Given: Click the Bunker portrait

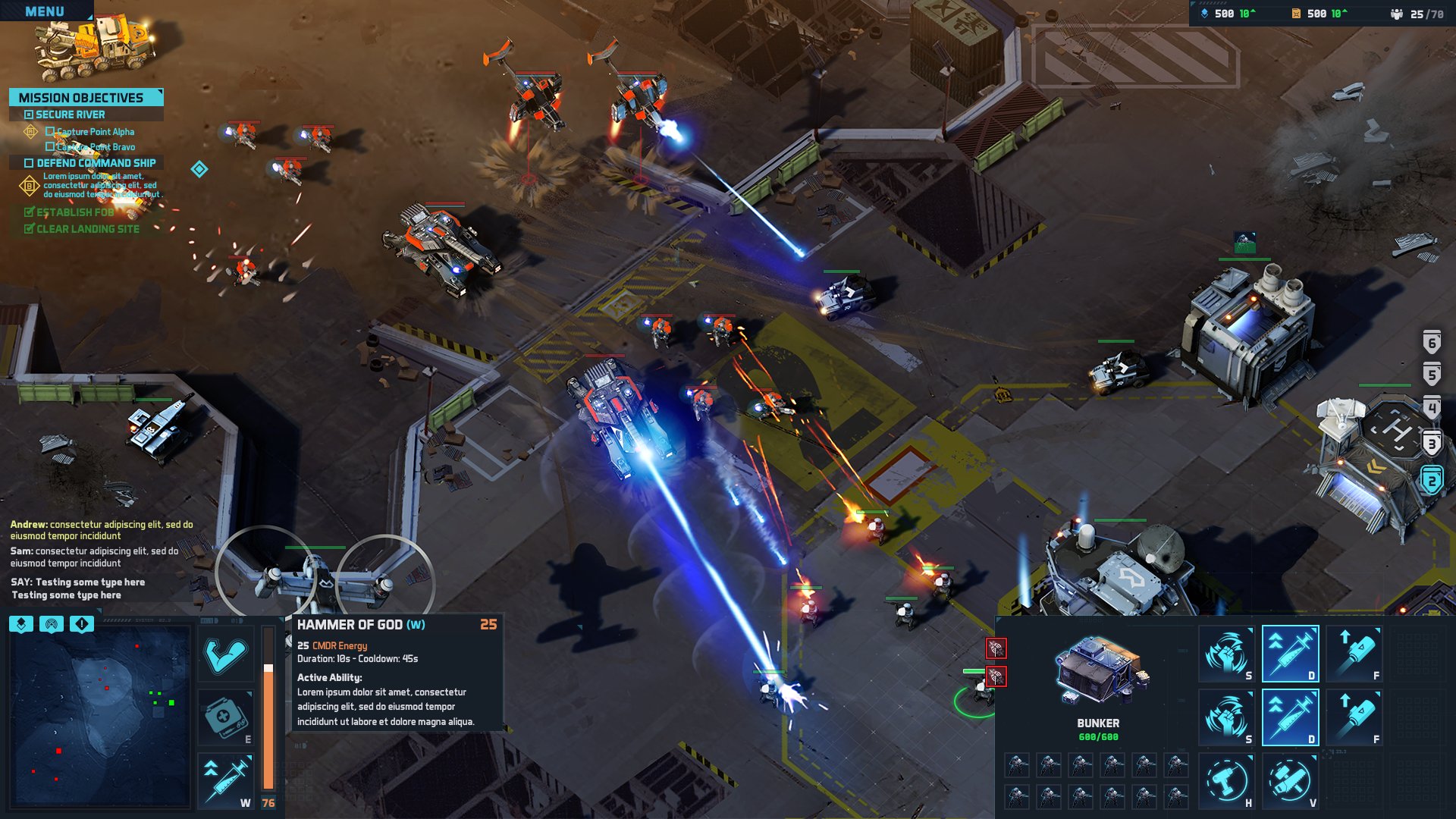Looking at the screenshot, I should (x=1098, y=671).
